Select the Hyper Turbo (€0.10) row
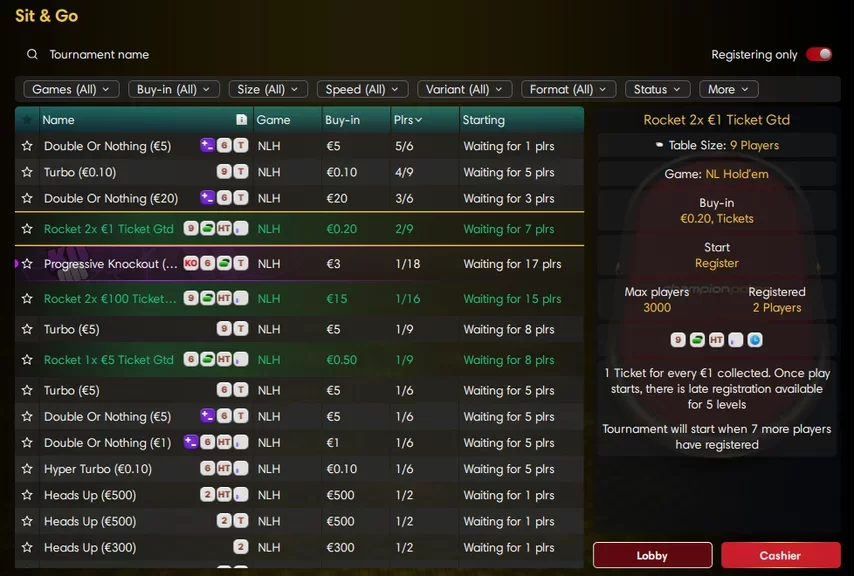This screenshot has width=854, height=576. [x=300, y=469]
